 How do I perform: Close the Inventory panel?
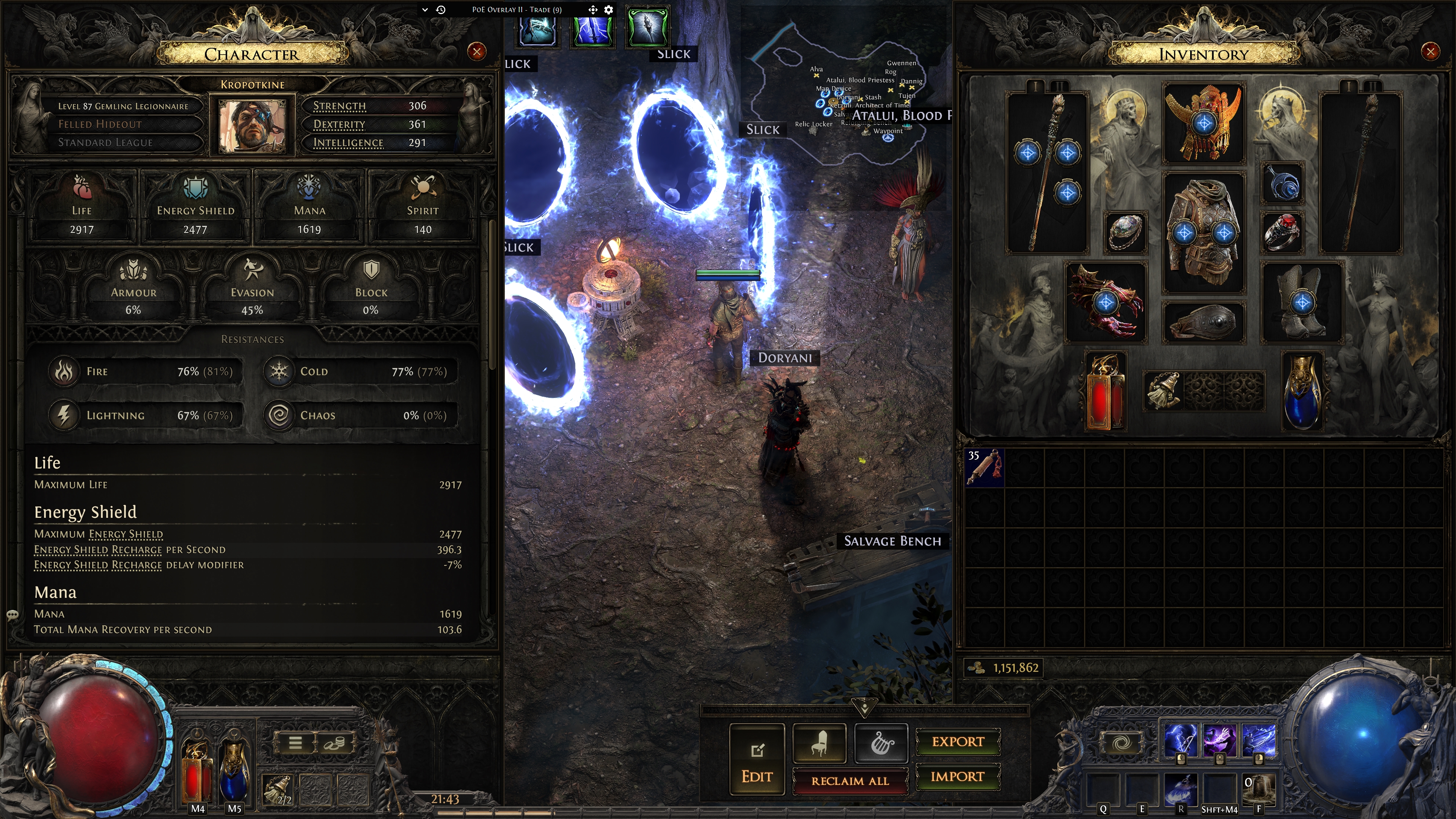[1430, 52]
